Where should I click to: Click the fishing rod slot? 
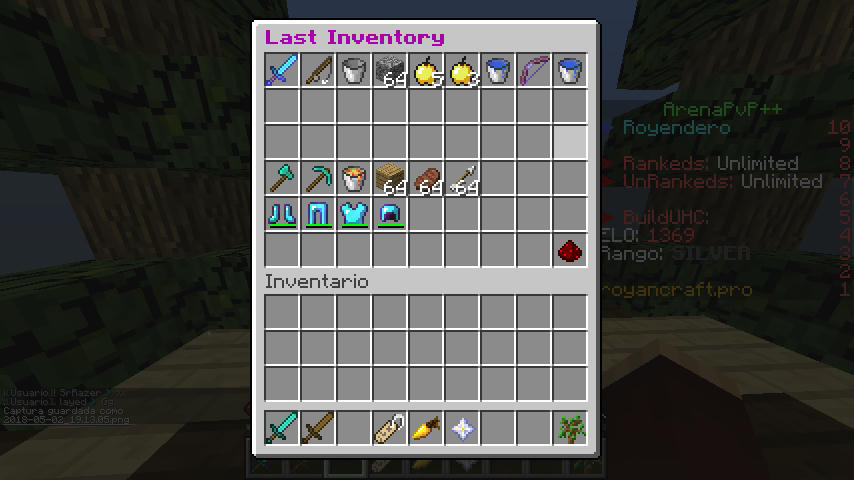pyautogui.click(x=319, y=71)
